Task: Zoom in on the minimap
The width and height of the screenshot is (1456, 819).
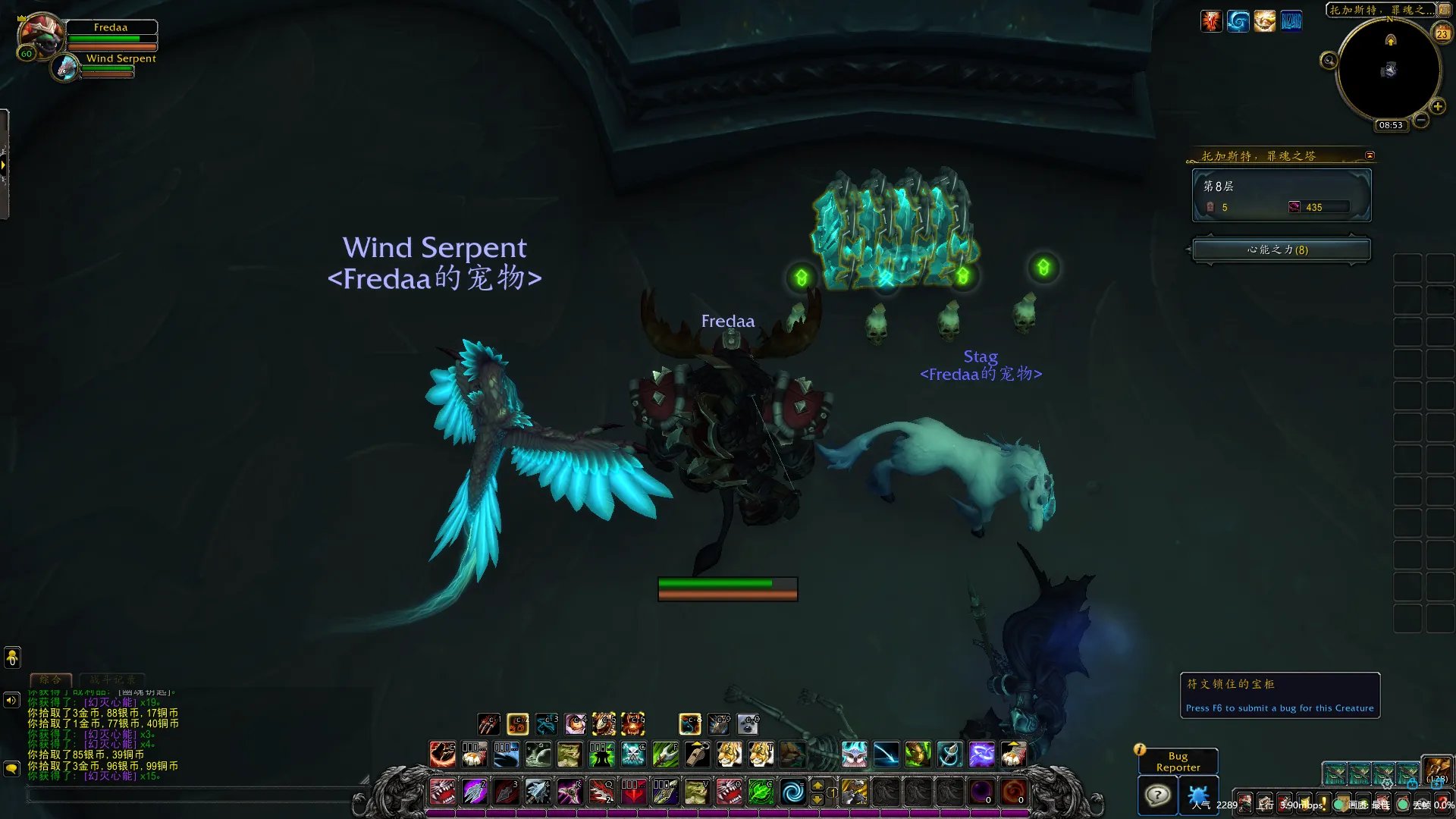Action: [x=1437, y=106]
